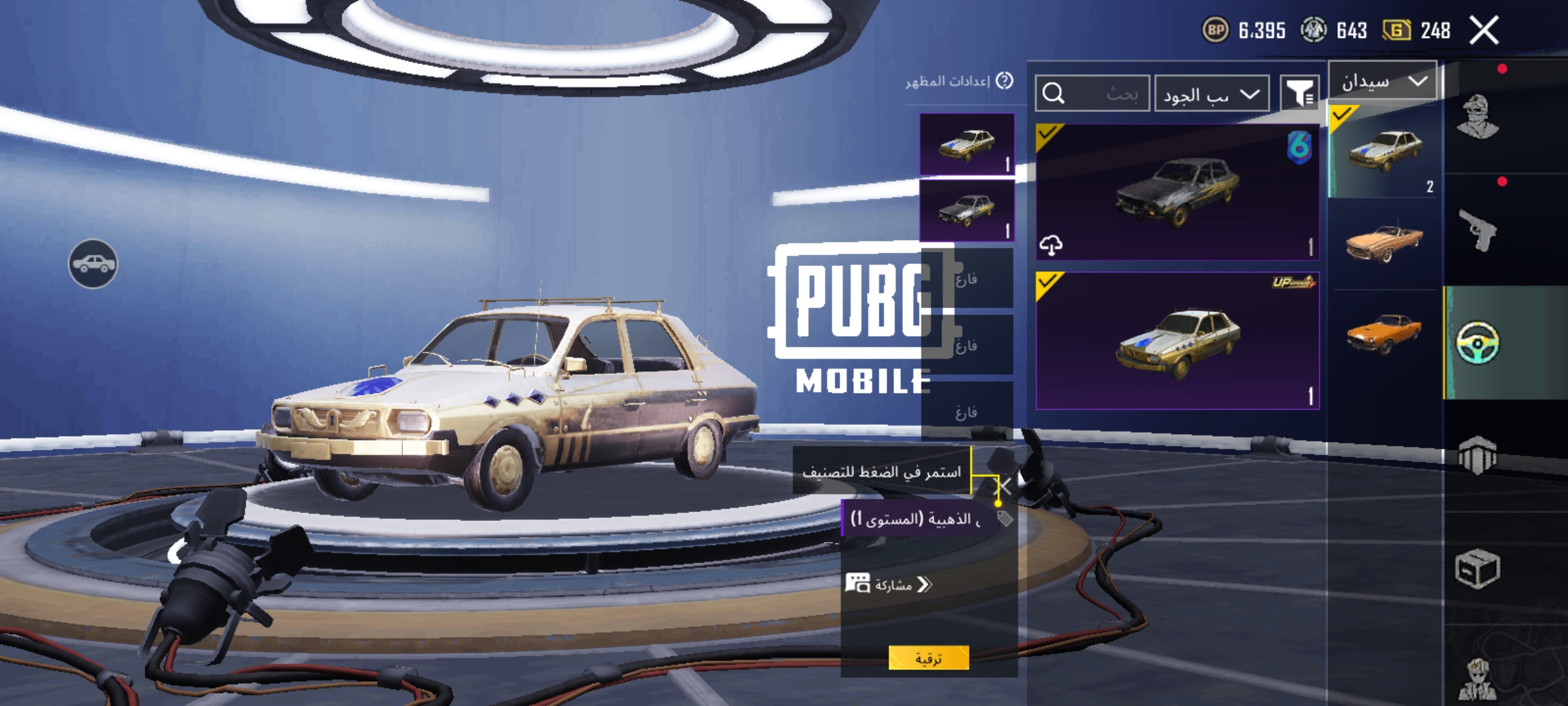The width and height of the screenshot is (1568, 706).
Task: Click the بحث search field
Action: click(x=1092, y=93)
